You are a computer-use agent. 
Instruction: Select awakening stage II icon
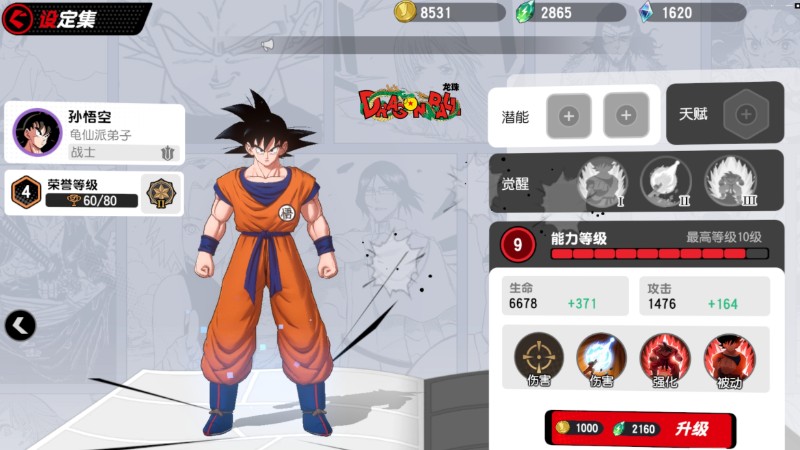pos(665,182)
